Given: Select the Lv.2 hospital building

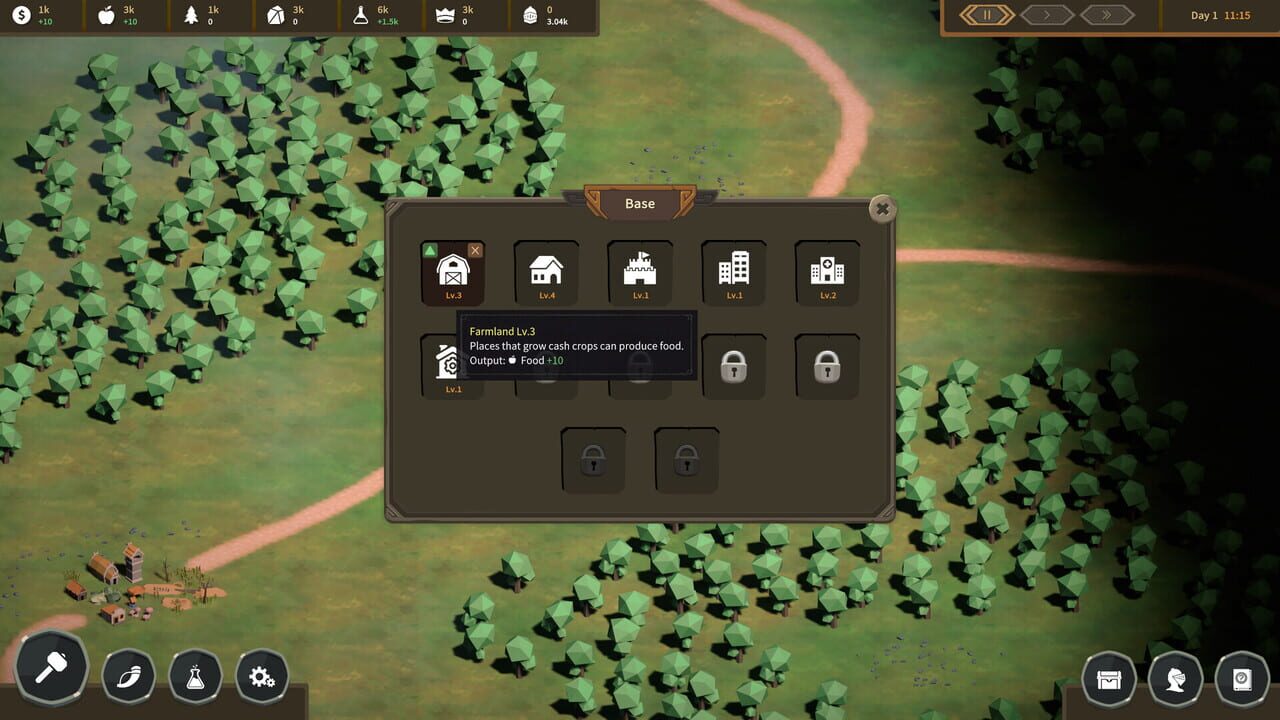Looking at the screenshot, I should (x=826, y=272).
